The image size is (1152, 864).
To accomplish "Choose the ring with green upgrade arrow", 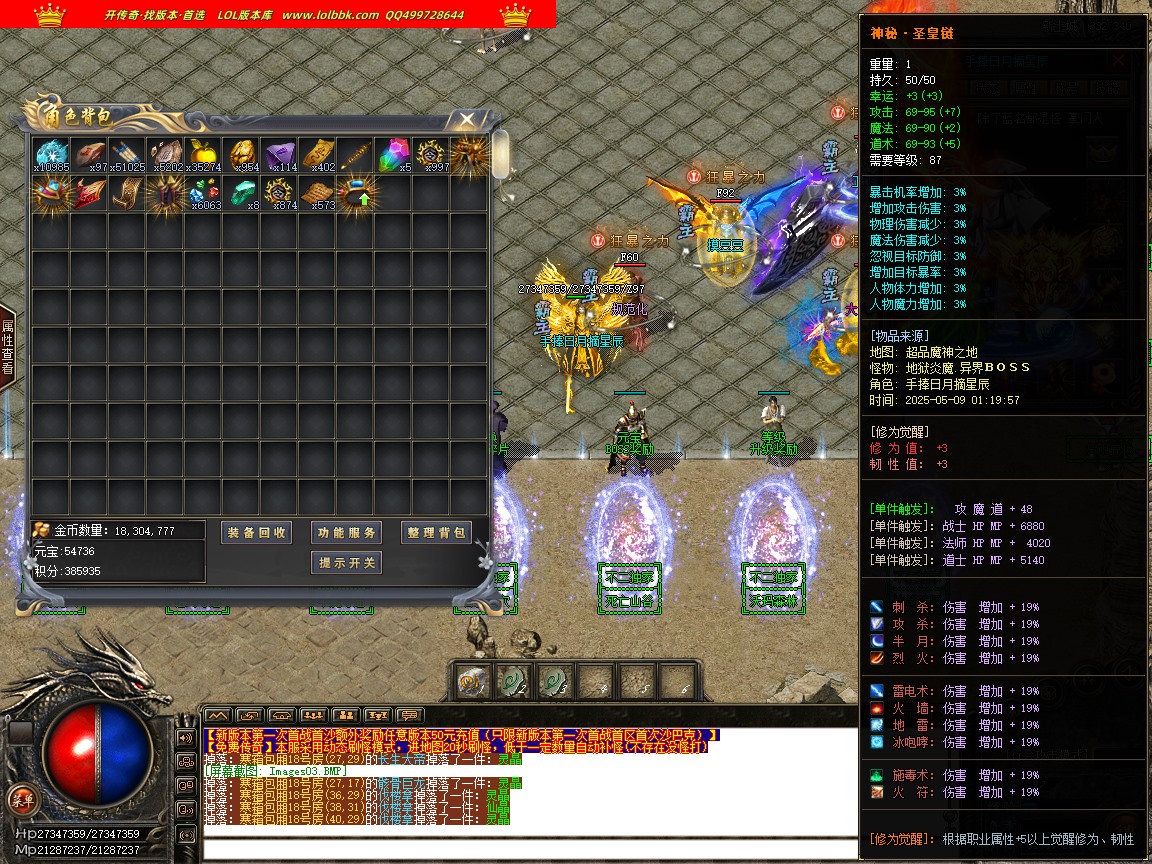I will click(x=355, y=192).
